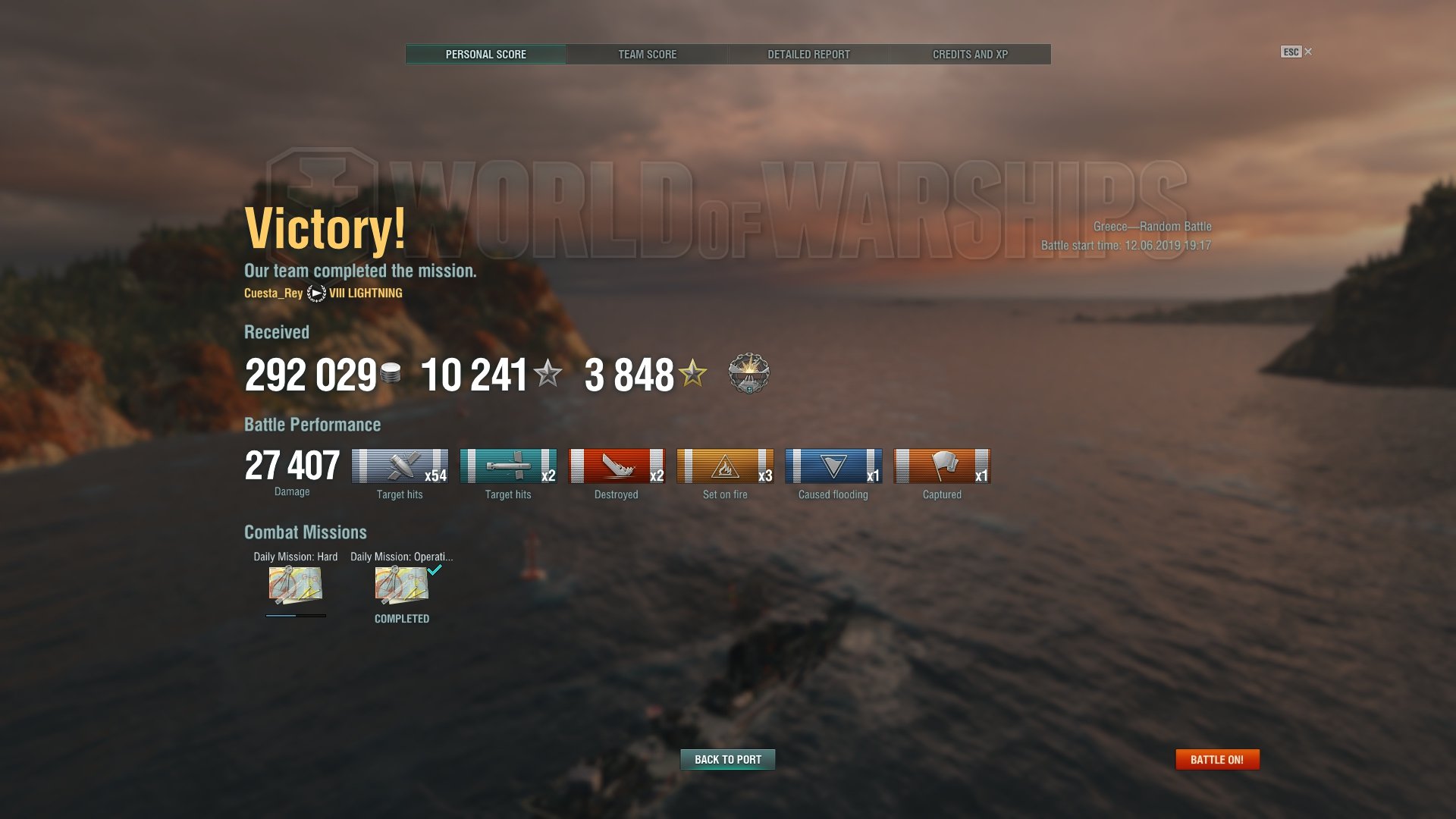Click the Back to Port button
Image resolution: width=1456 pixels, height=819 pixels.
(x=727, y=759)
